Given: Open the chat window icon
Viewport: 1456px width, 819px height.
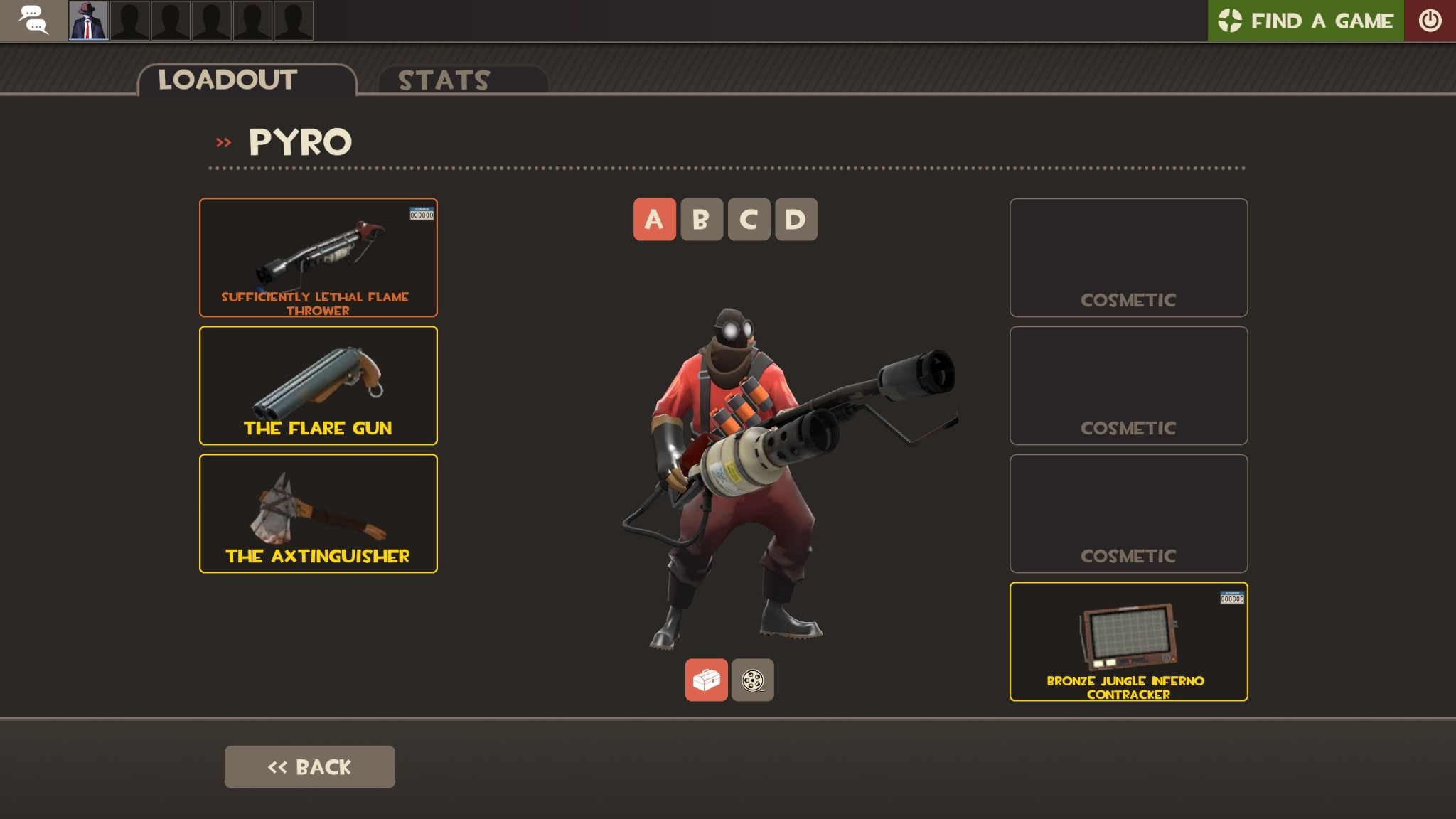Looking at the screenshot, I should click(x=32, y=20).
